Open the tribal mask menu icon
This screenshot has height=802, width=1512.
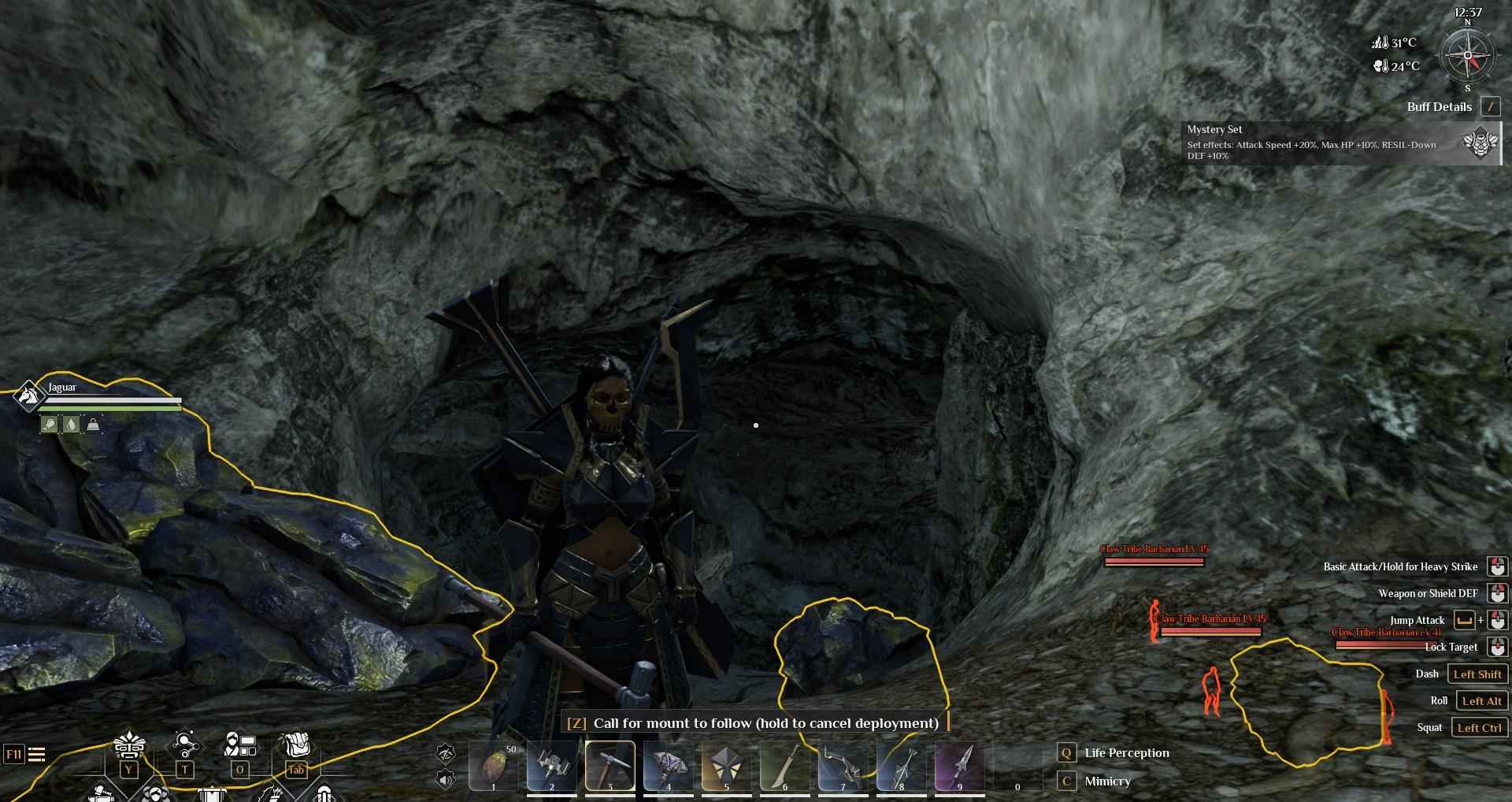[x=128, y=746]
